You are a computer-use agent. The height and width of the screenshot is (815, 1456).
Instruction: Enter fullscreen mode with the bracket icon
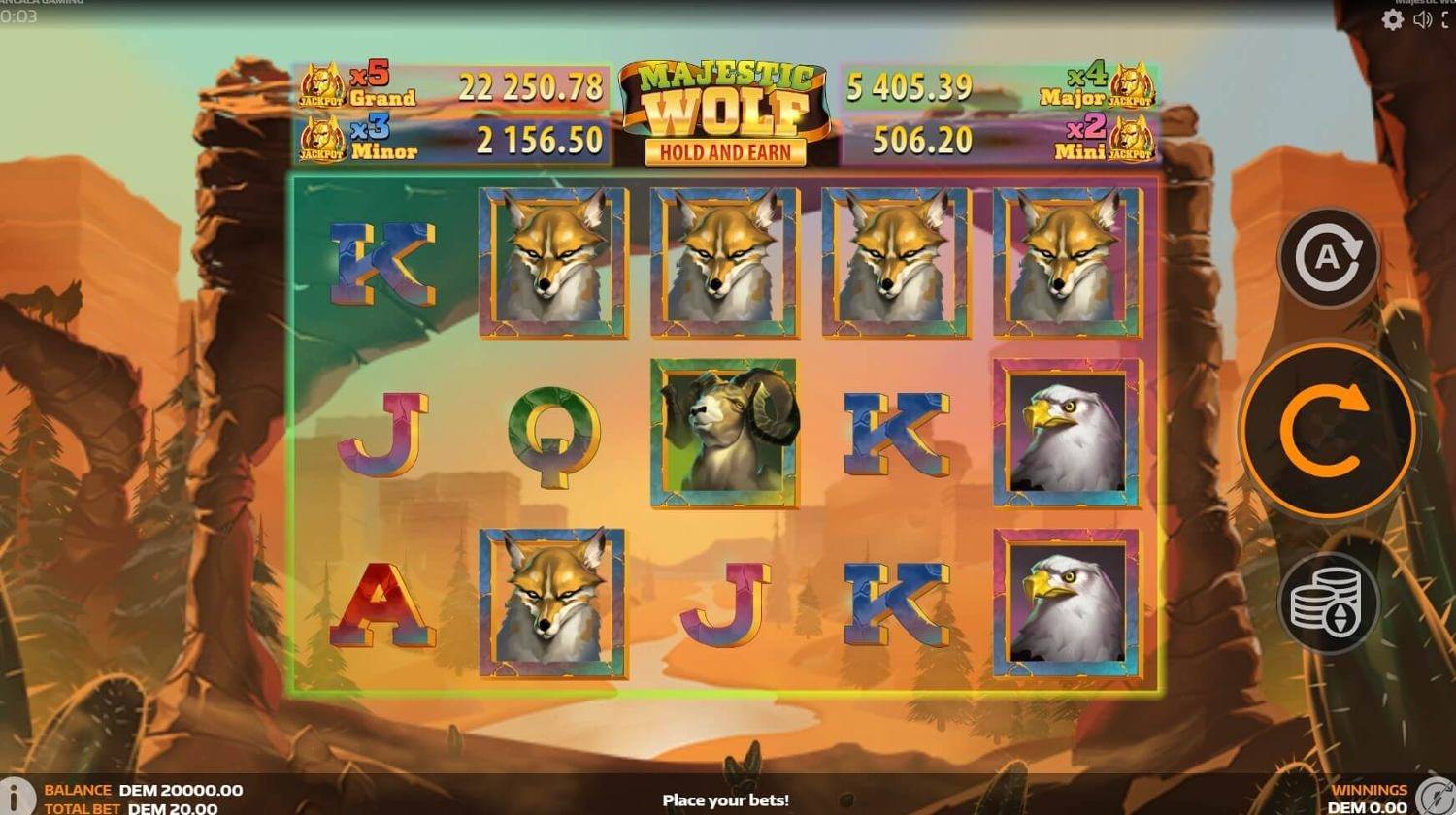[x=1447, y=20]
